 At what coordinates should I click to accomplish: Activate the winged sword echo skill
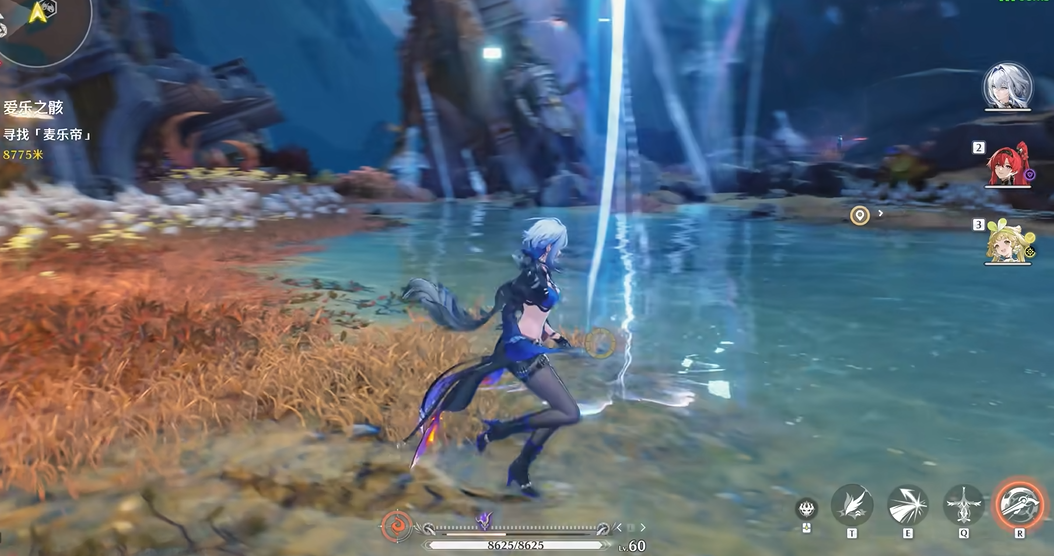pos(964,505)
